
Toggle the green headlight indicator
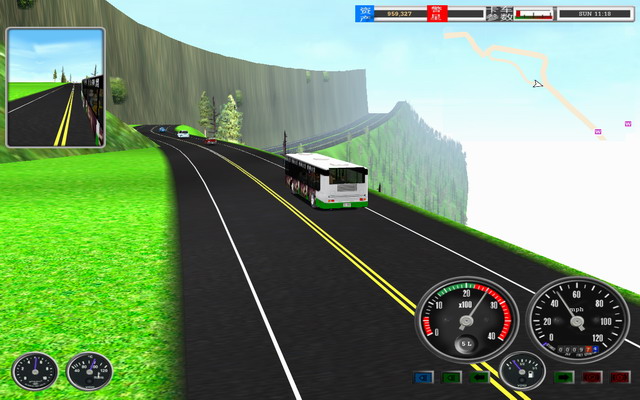pos(453,378)
